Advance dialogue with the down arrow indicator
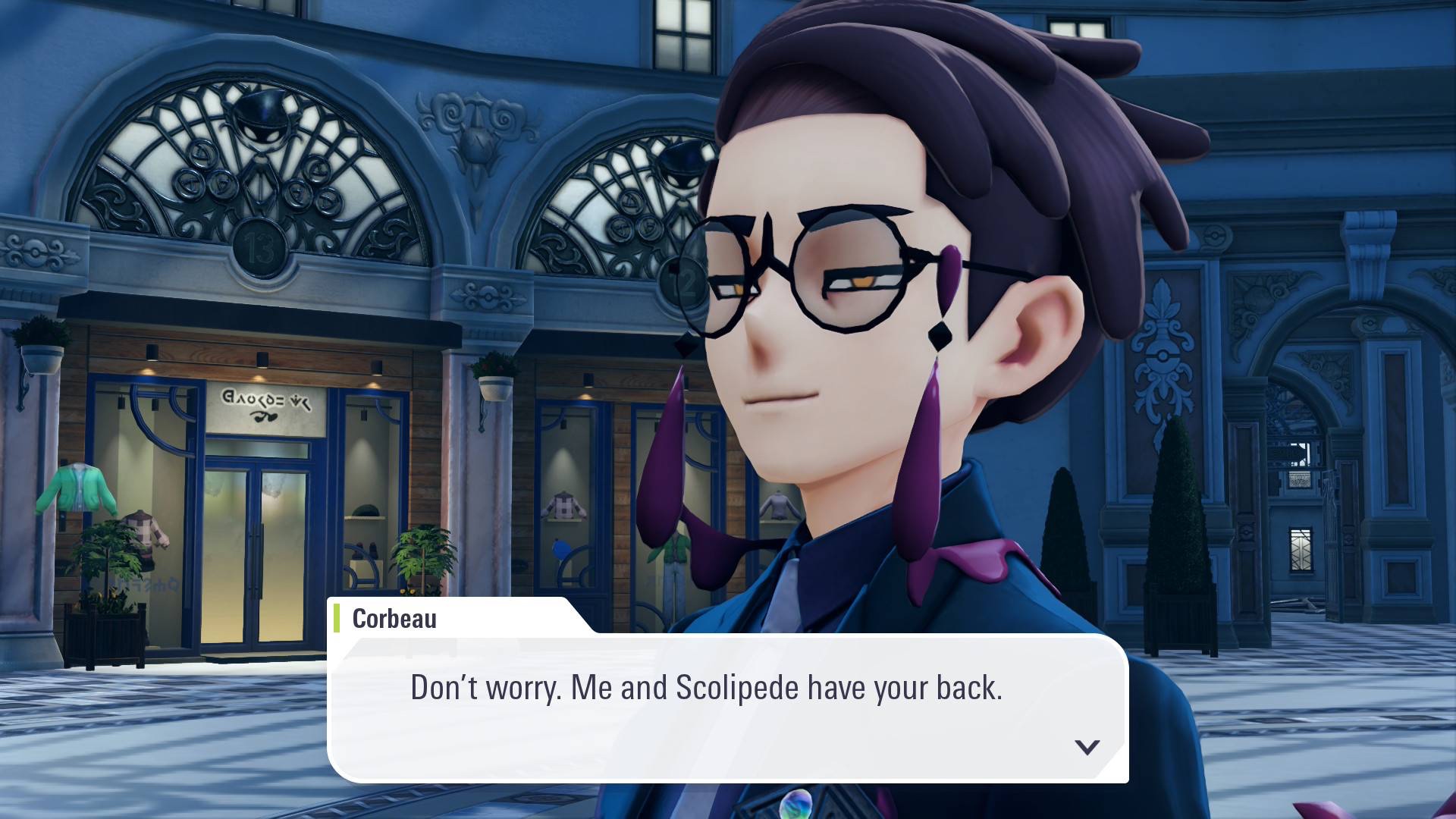This screenshot has width=1456, height=819. (1087, 747)
